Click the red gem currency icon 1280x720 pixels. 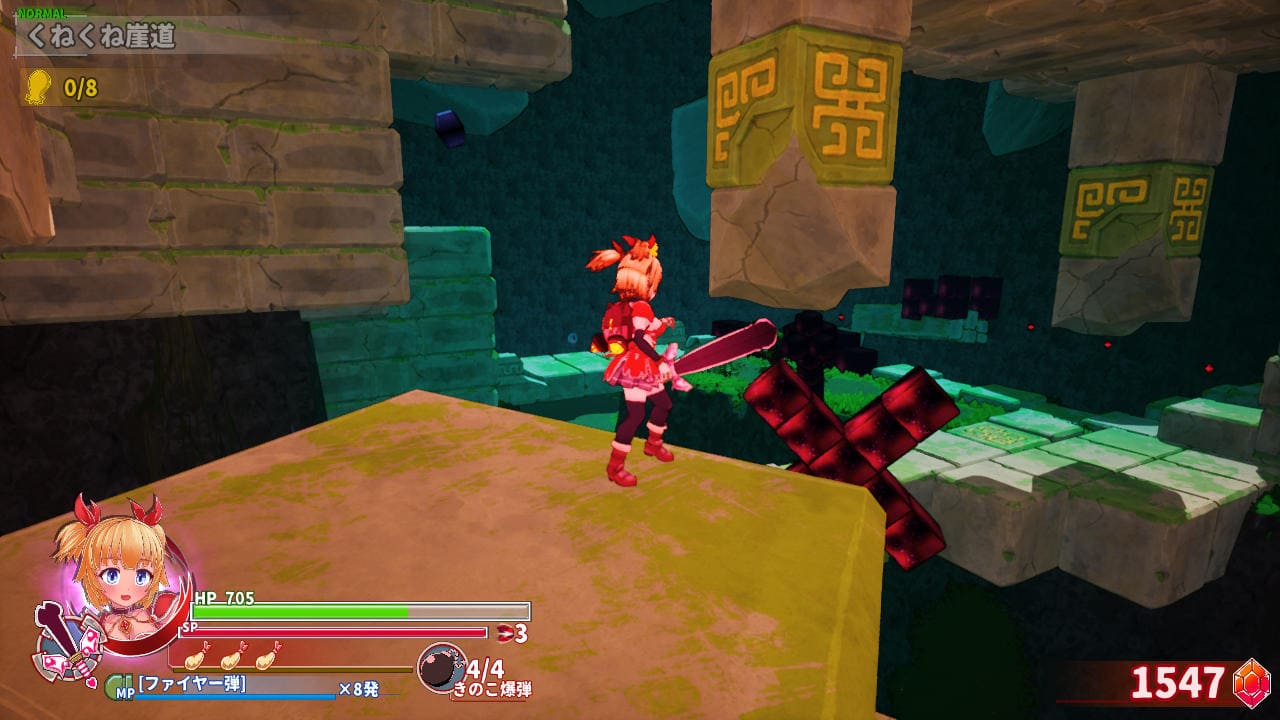coord(1250,682)
